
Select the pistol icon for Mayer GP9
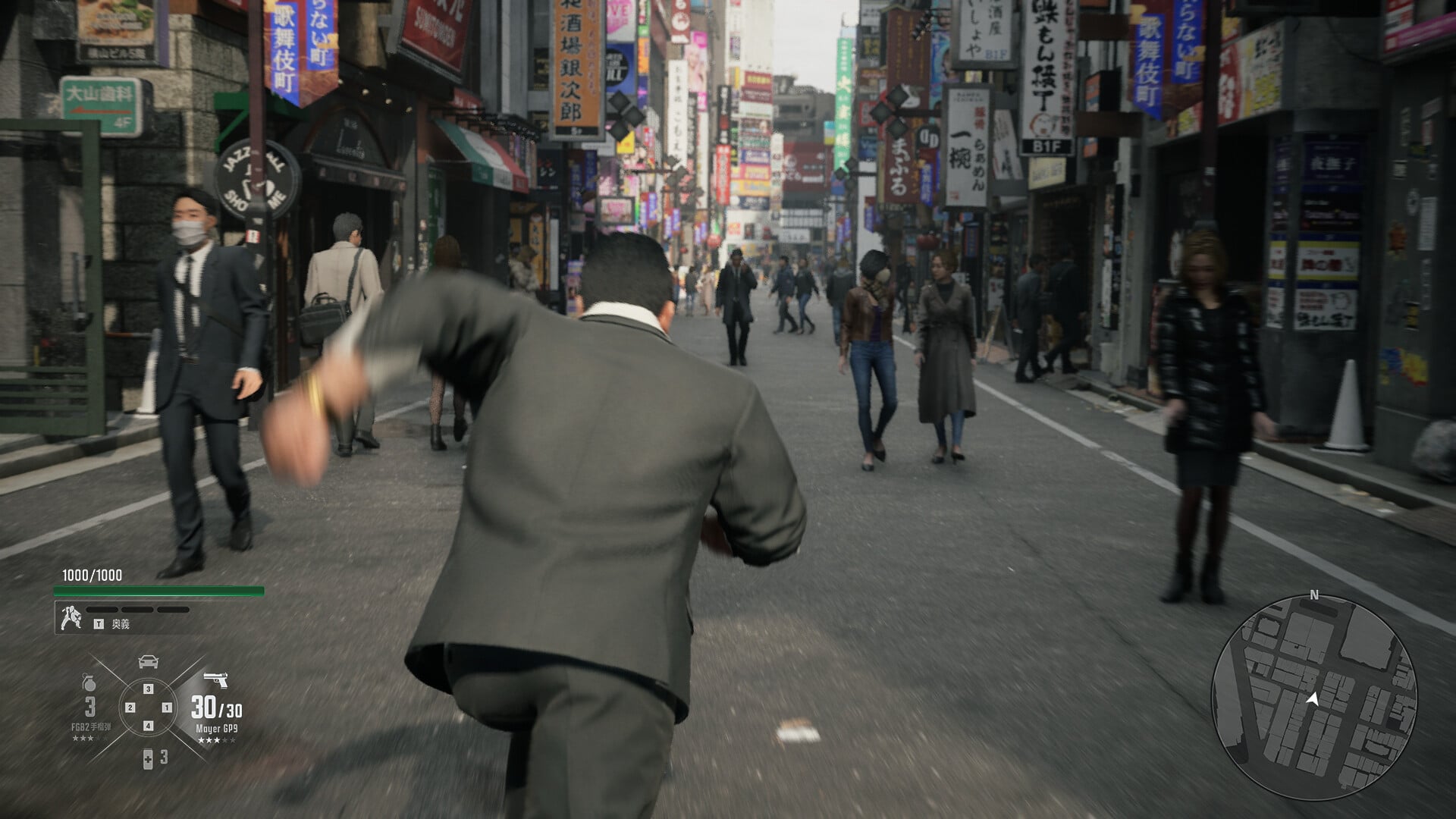218,679
